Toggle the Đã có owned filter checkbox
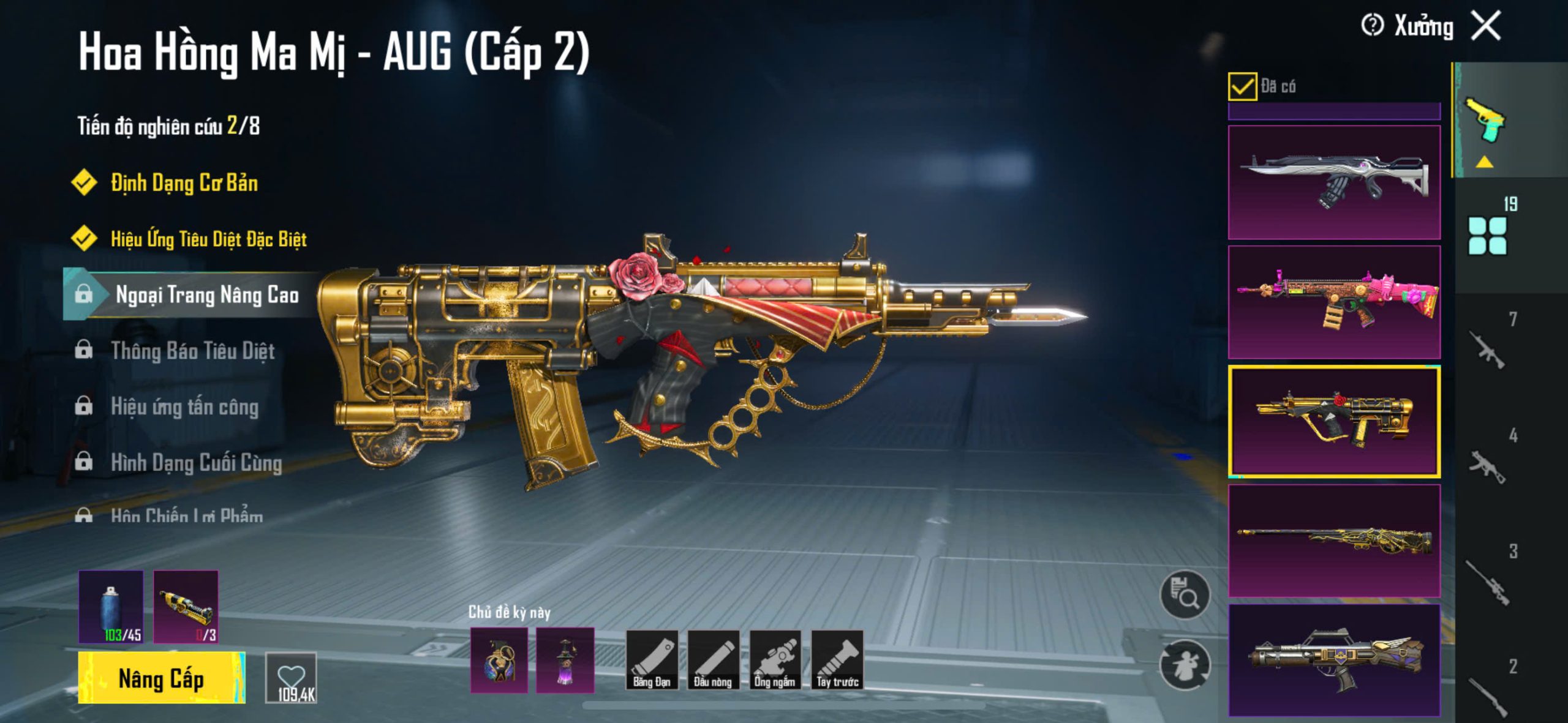The image size is (1568, 723). click(x=1242, y=86)
